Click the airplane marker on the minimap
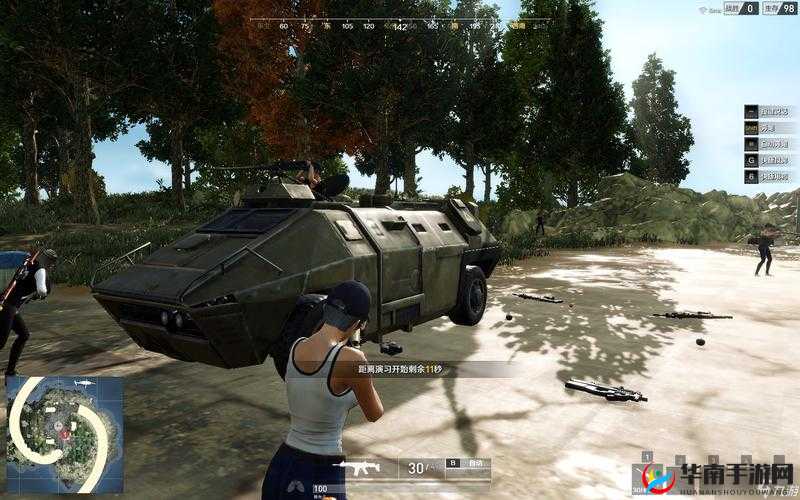The image size is (800, 500). click(x=82, y=384)
